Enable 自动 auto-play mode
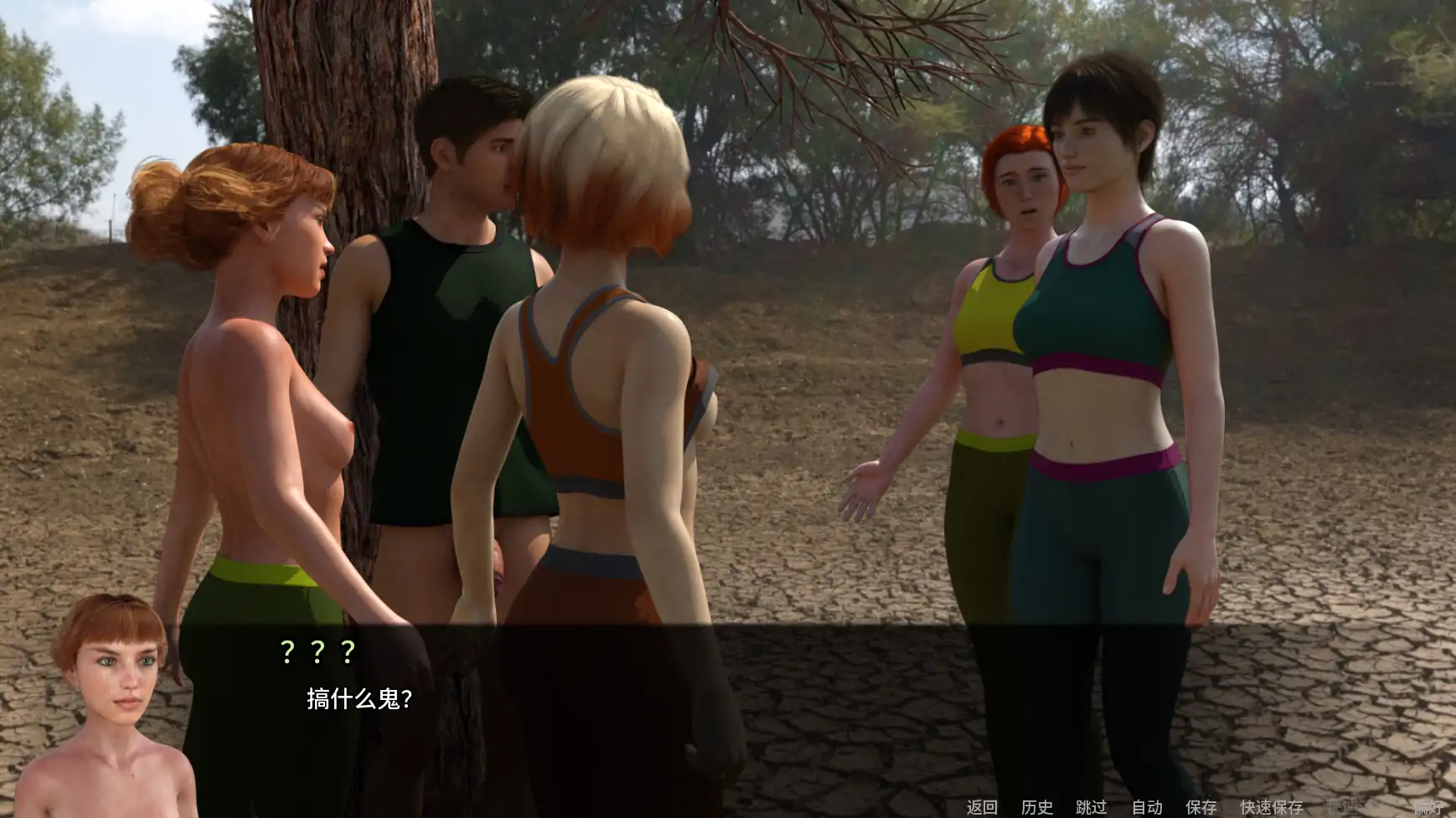Viewport: 1456px width, 818px height. tap(1147, 806)
